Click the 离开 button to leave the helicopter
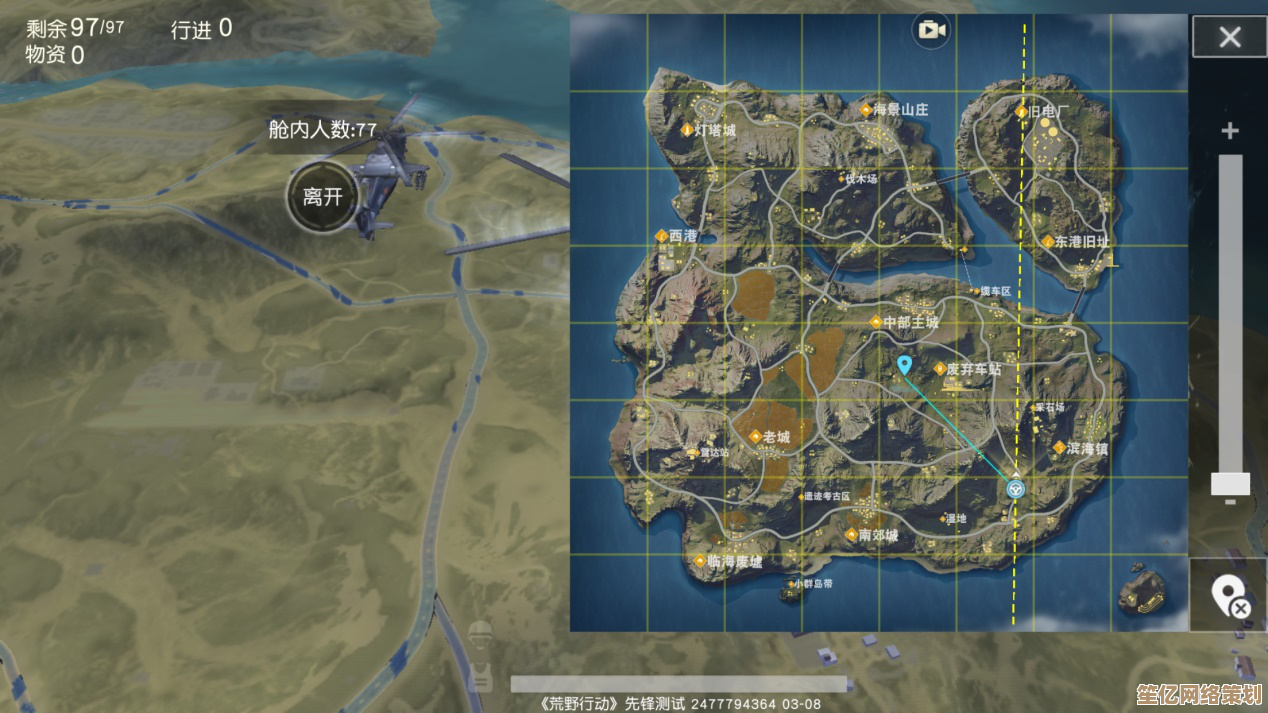1268x713 pixels. 322,197
